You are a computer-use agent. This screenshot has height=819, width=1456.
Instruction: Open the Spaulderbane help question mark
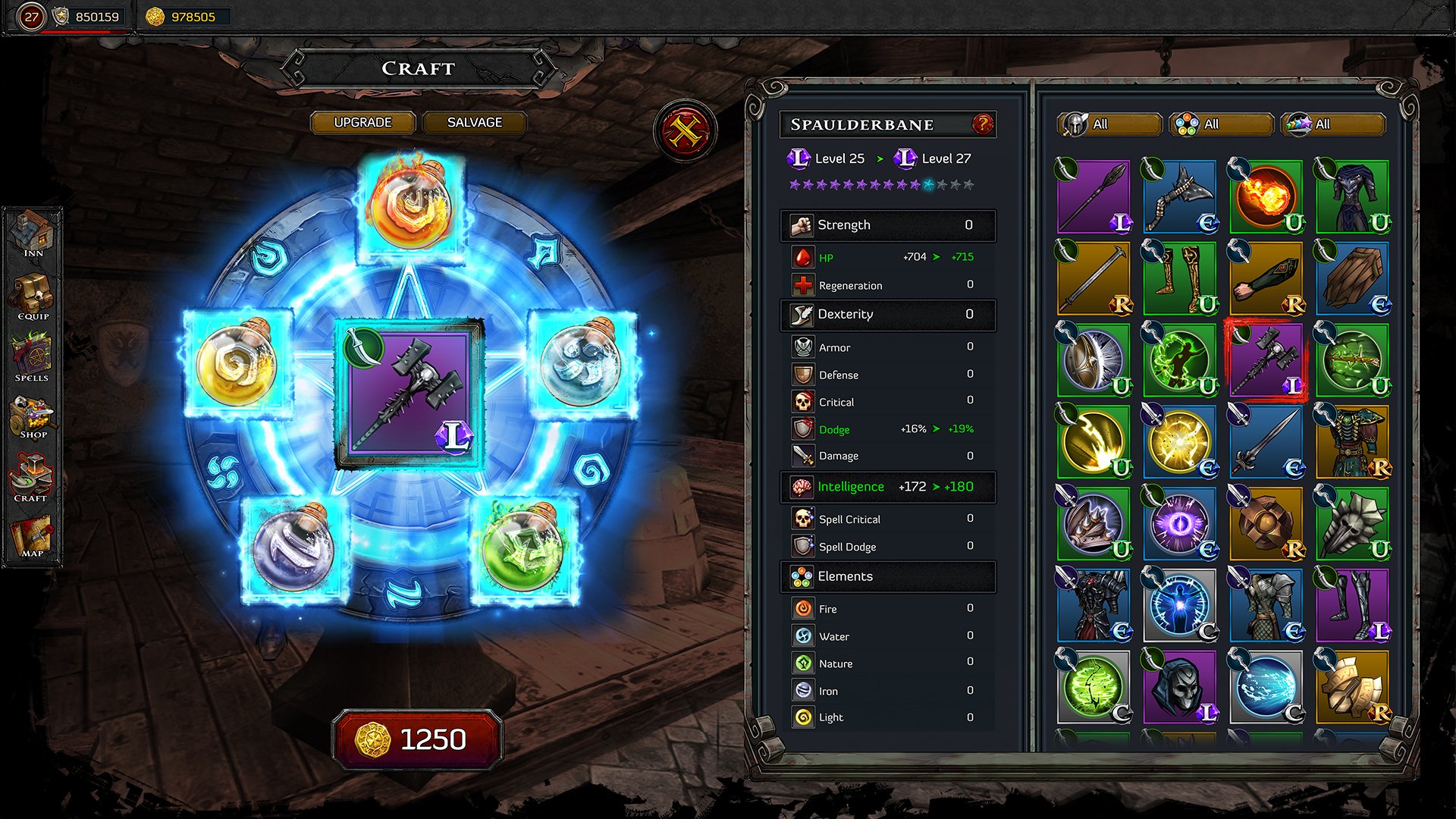coord(982,124)
